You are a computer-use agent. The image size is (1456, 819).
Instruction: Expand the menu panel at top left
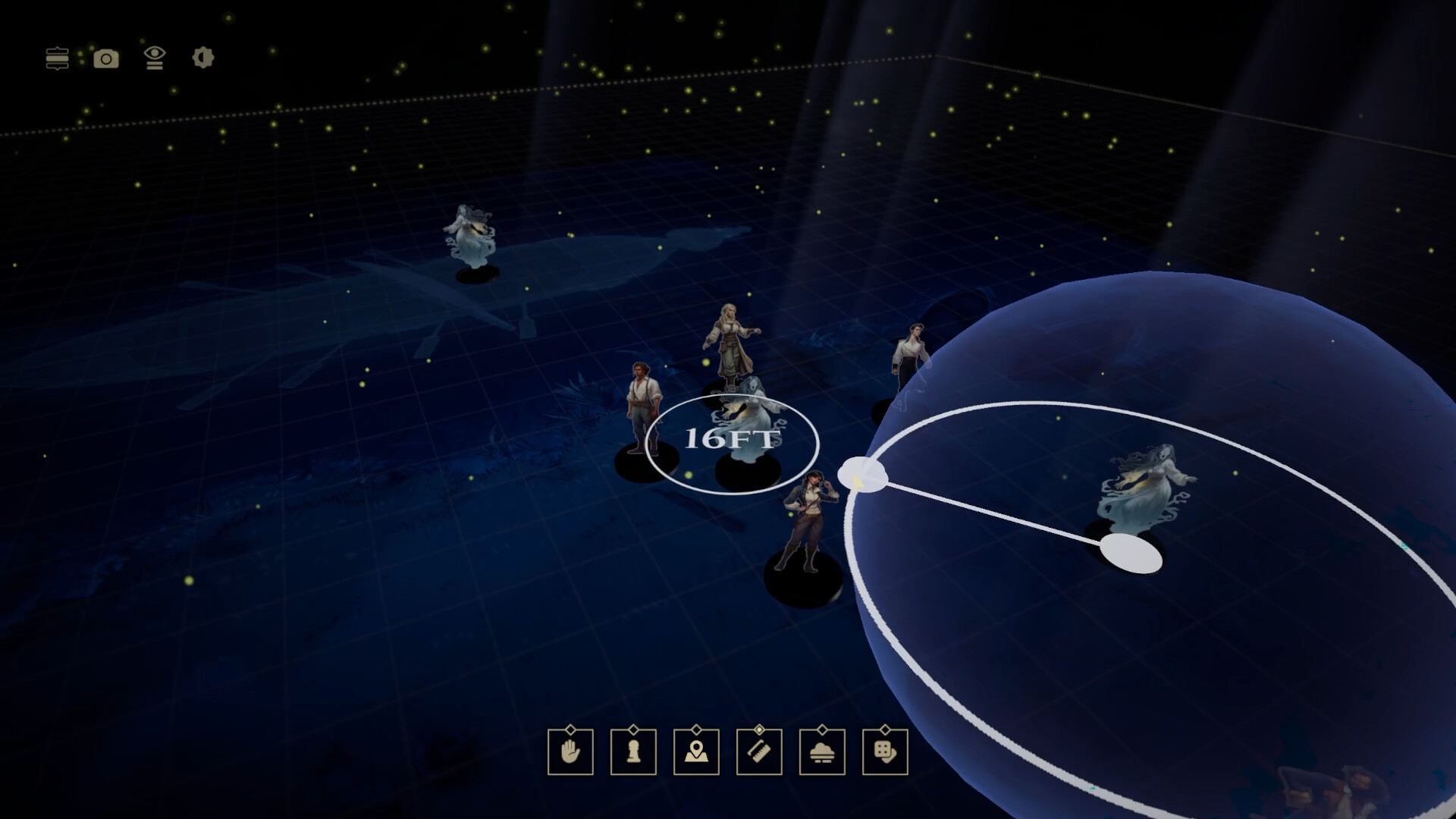tap(58, 58)
